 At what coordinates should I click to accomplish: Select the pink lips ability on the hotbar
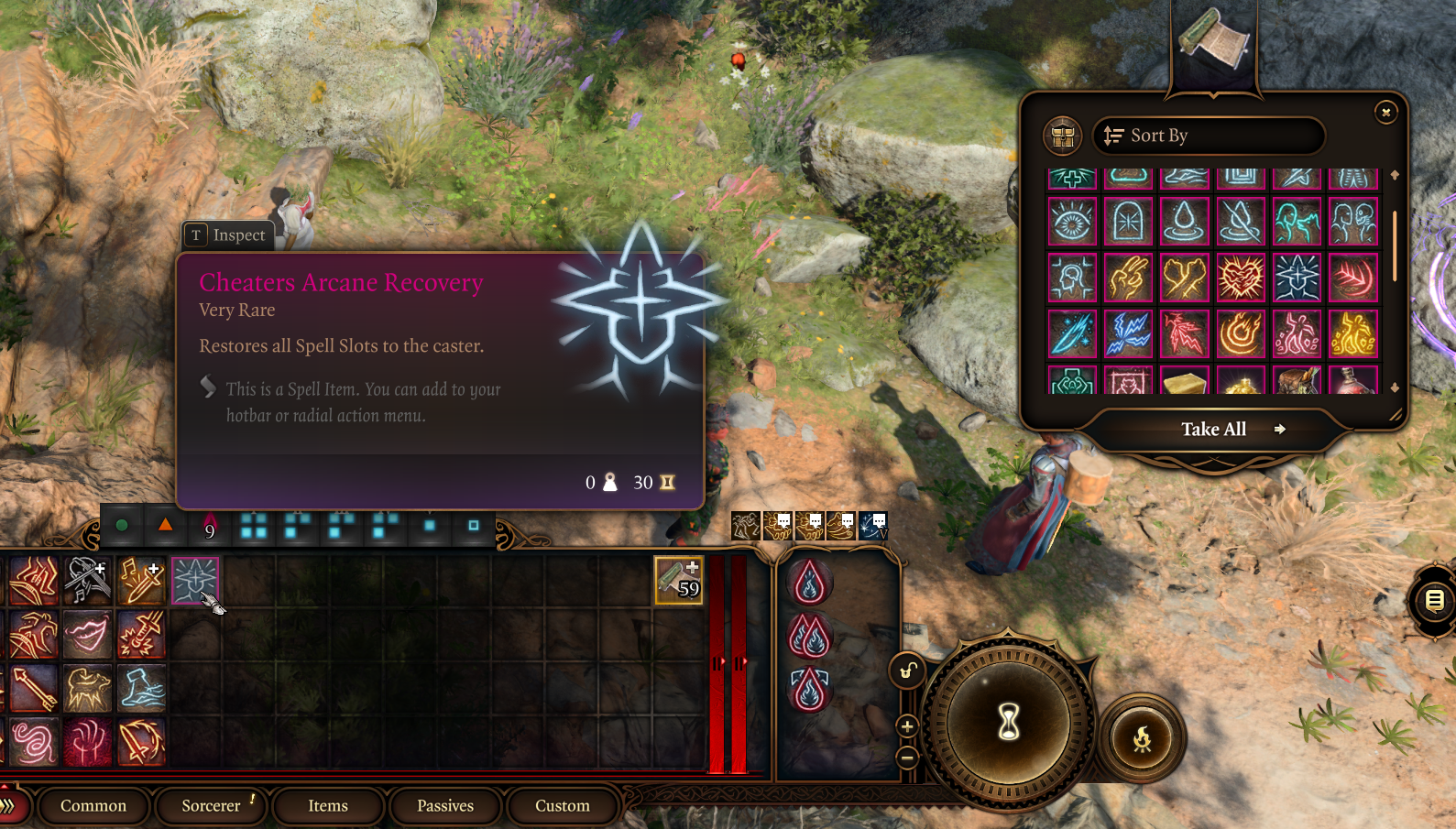(x=87, y=634)
